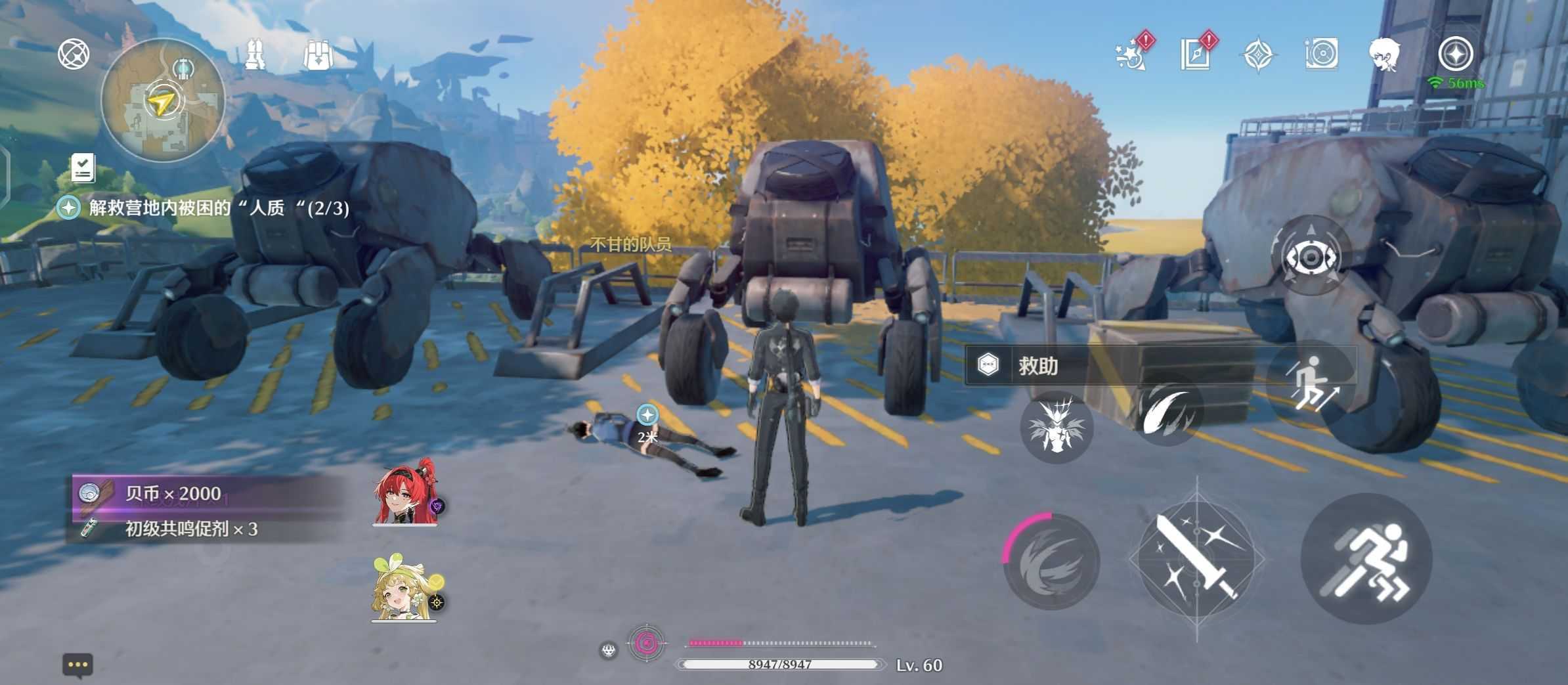Open the quest checklist icon below minimap

tap(83, 168)
